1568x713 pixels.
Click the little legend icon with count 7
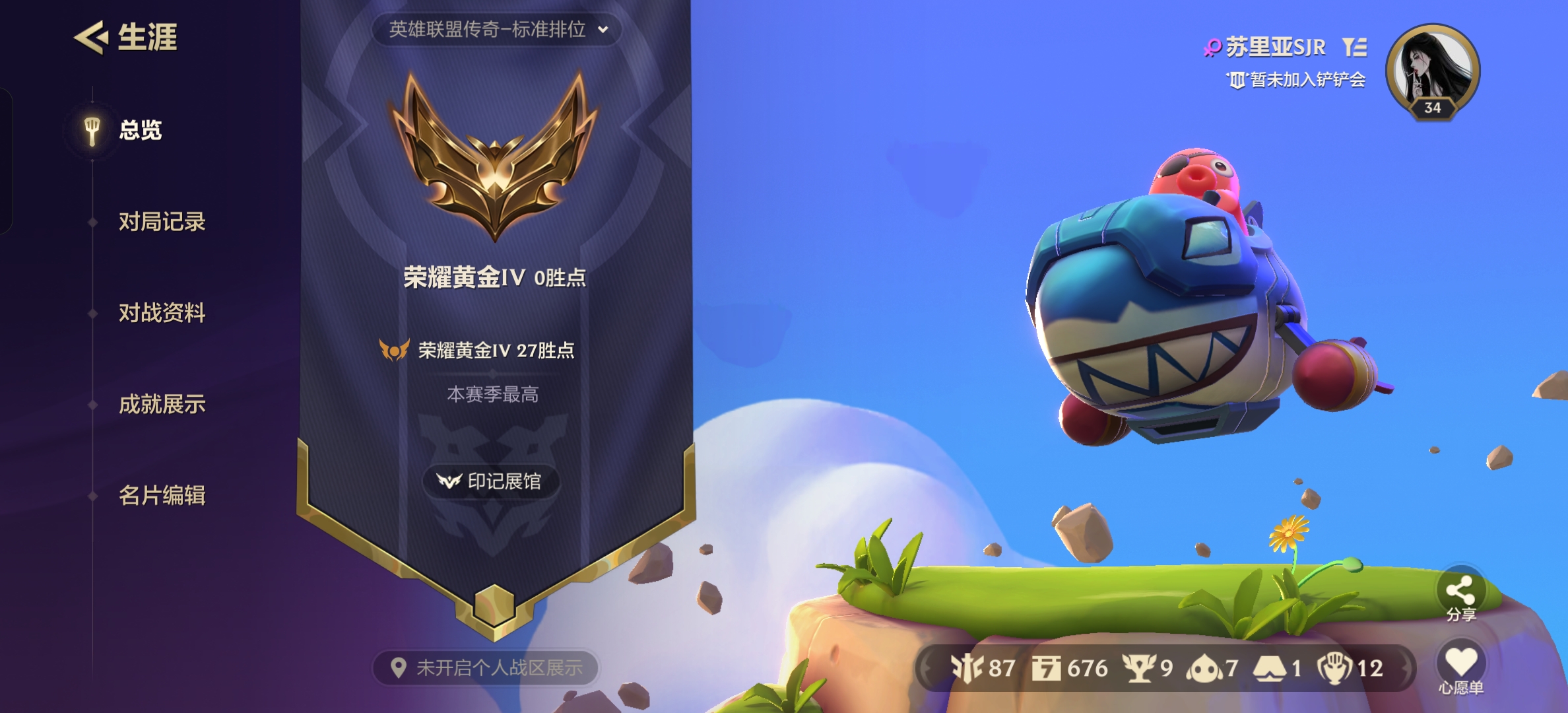[x=1204, y=667]
